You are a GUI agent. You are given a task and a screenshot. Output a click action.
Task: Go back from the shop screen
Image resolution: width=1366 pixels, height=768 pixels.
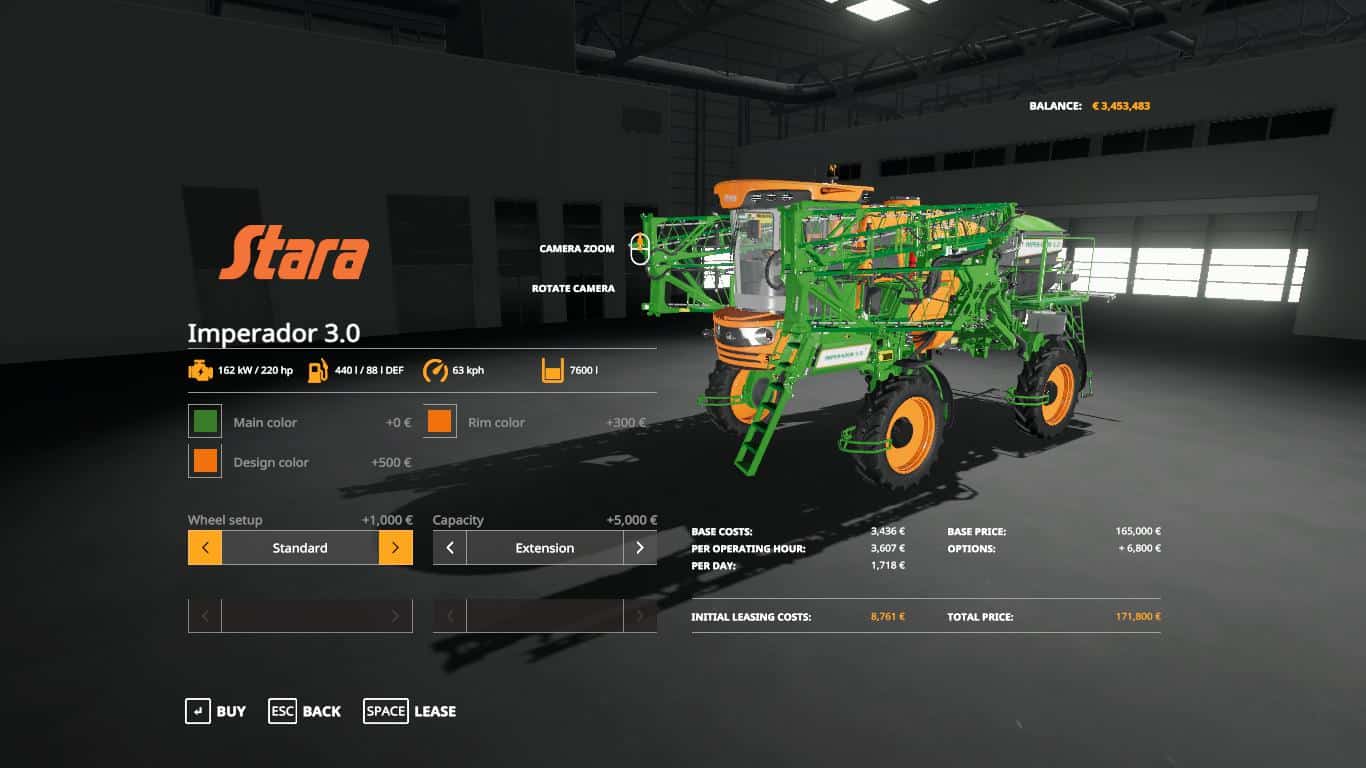(x=305, y=711)
